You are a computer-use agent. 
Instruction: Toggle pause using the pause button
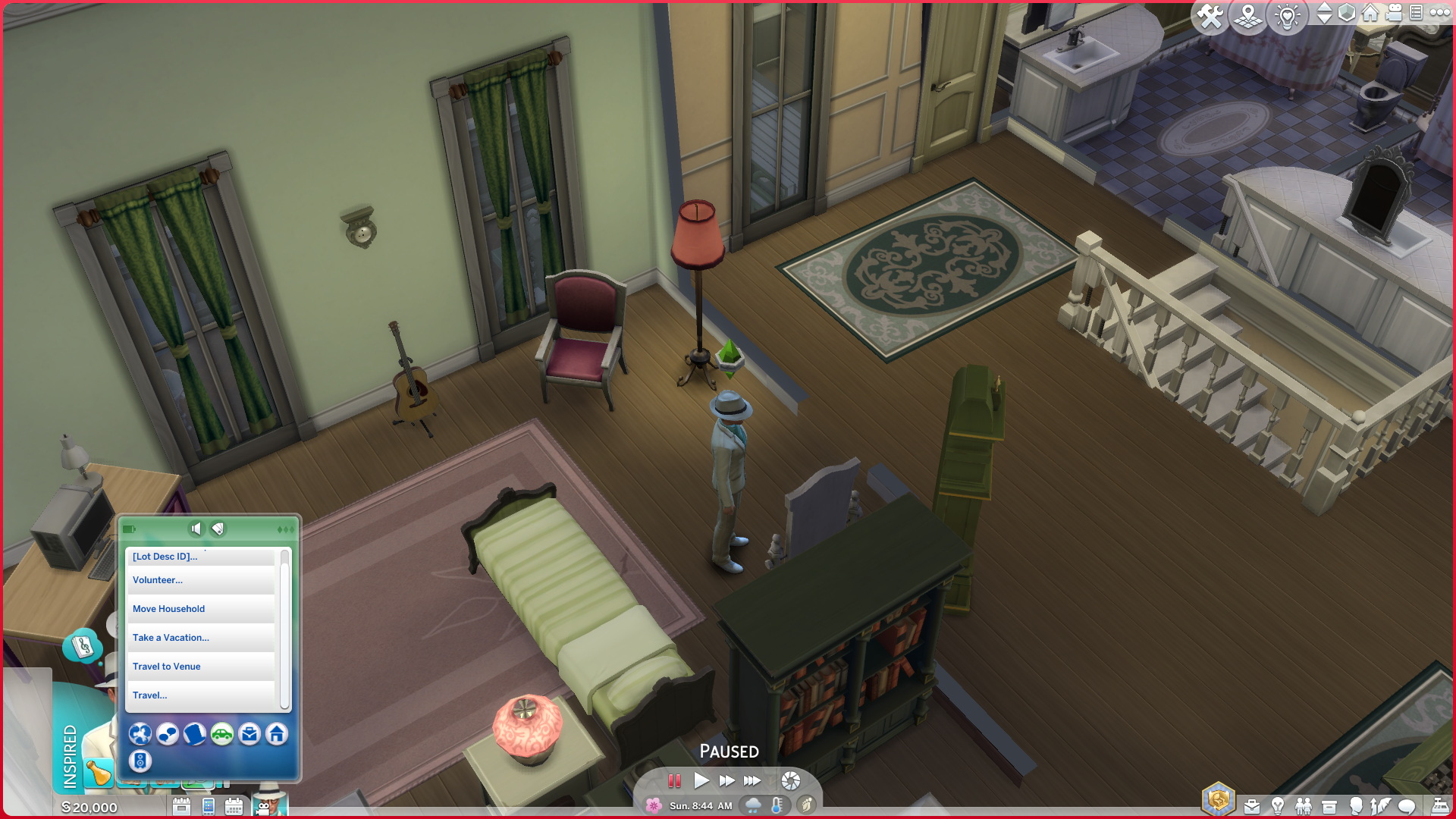coord(674,780)
